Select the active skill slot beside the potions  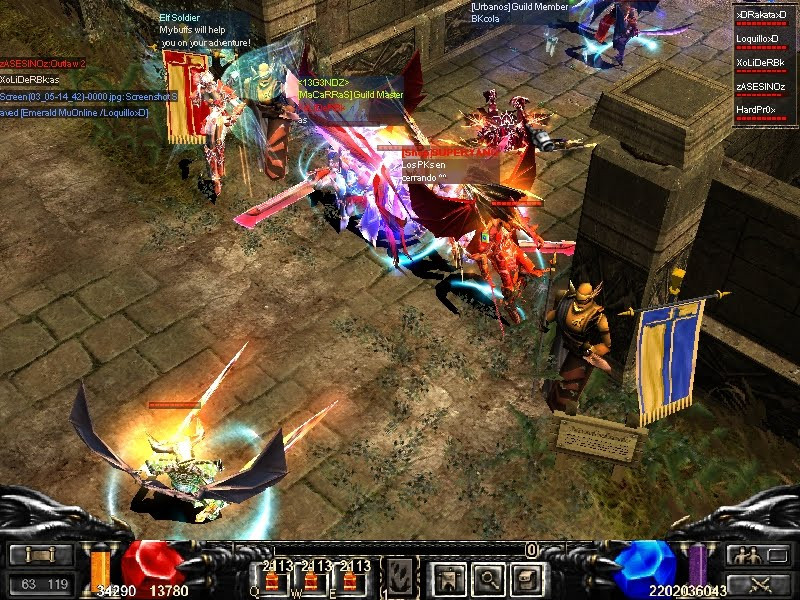tap(399, 577)
